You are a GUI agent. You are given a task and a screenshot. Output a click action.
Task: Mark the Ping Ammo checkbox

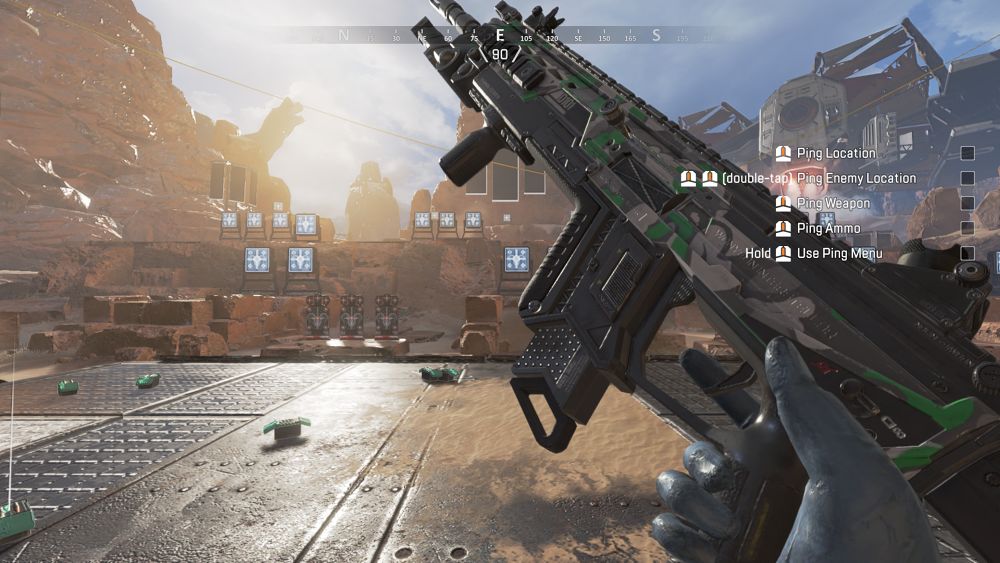pos(967,229)
